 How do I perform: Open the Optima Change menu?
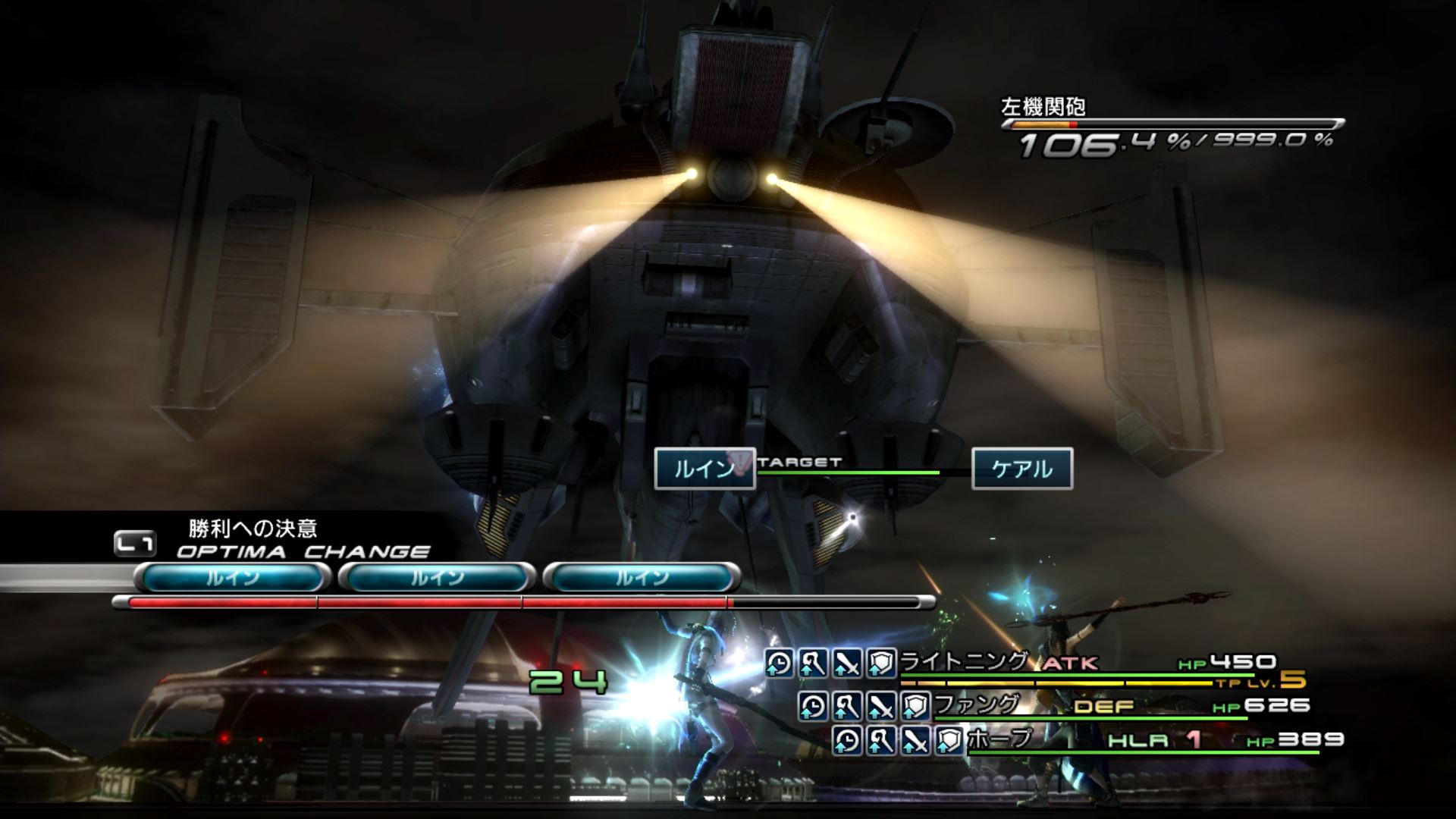tap(302, 551)
